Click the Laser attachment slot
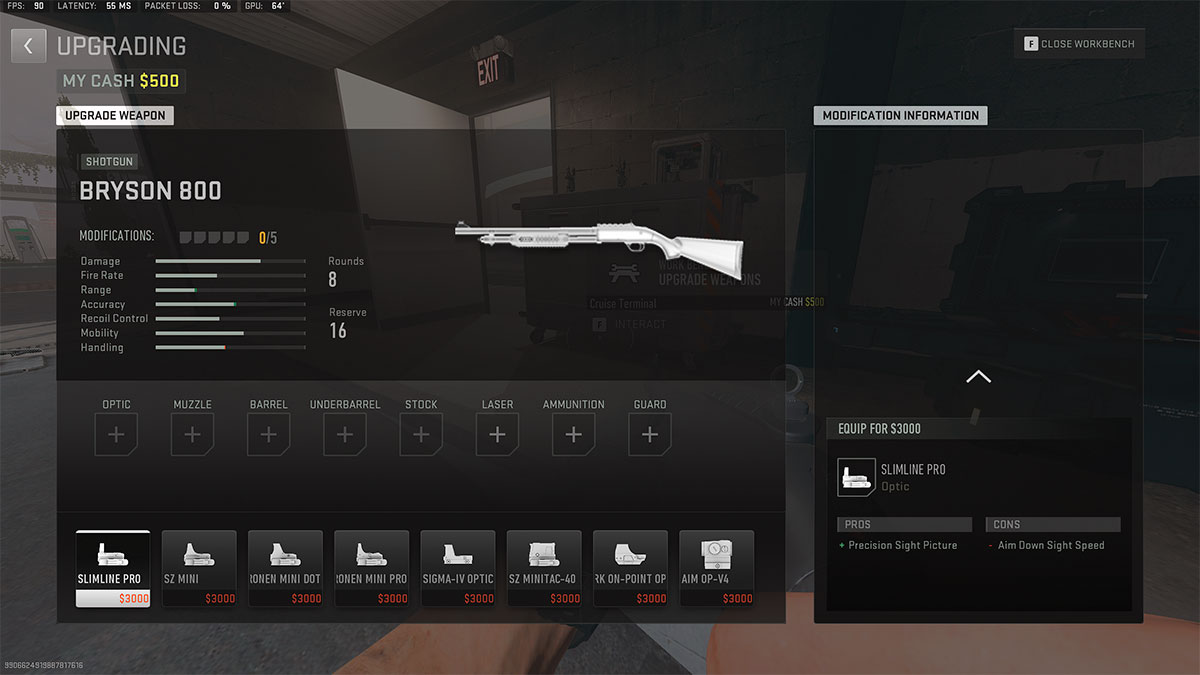 pyautogui.click(x=497, y=435)
